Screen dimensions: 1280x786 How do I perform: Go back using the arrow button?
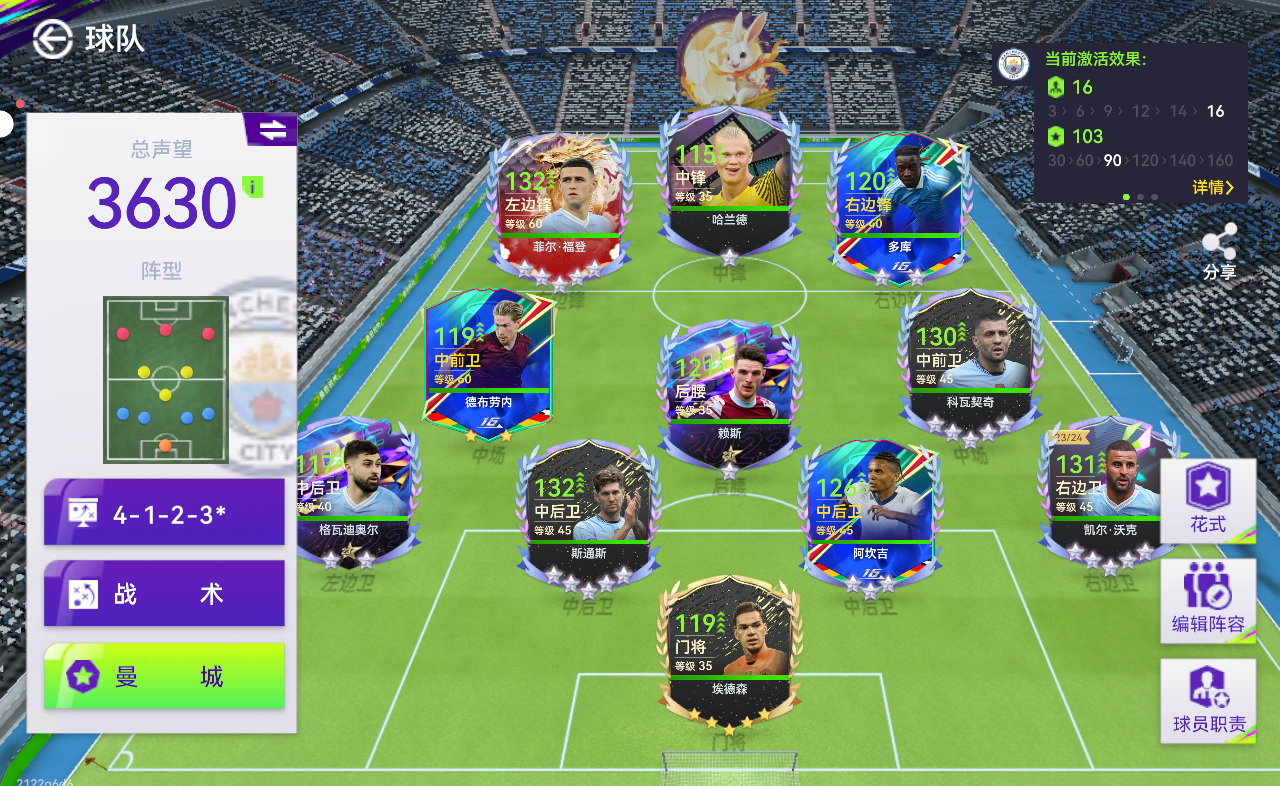(52, 39)
